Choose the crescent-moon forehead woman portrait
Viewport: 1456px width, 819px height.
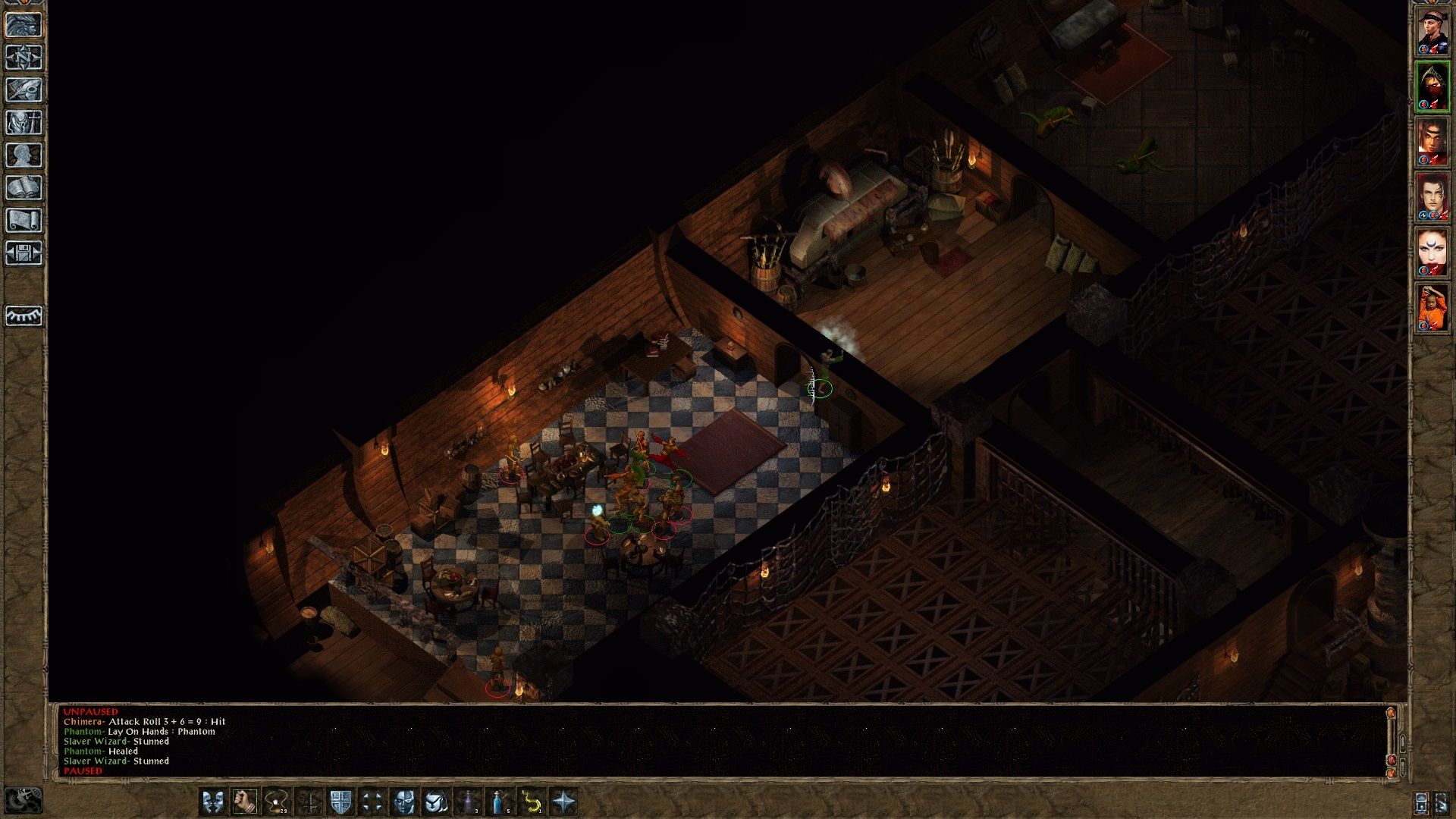[x=1432, y=253]
